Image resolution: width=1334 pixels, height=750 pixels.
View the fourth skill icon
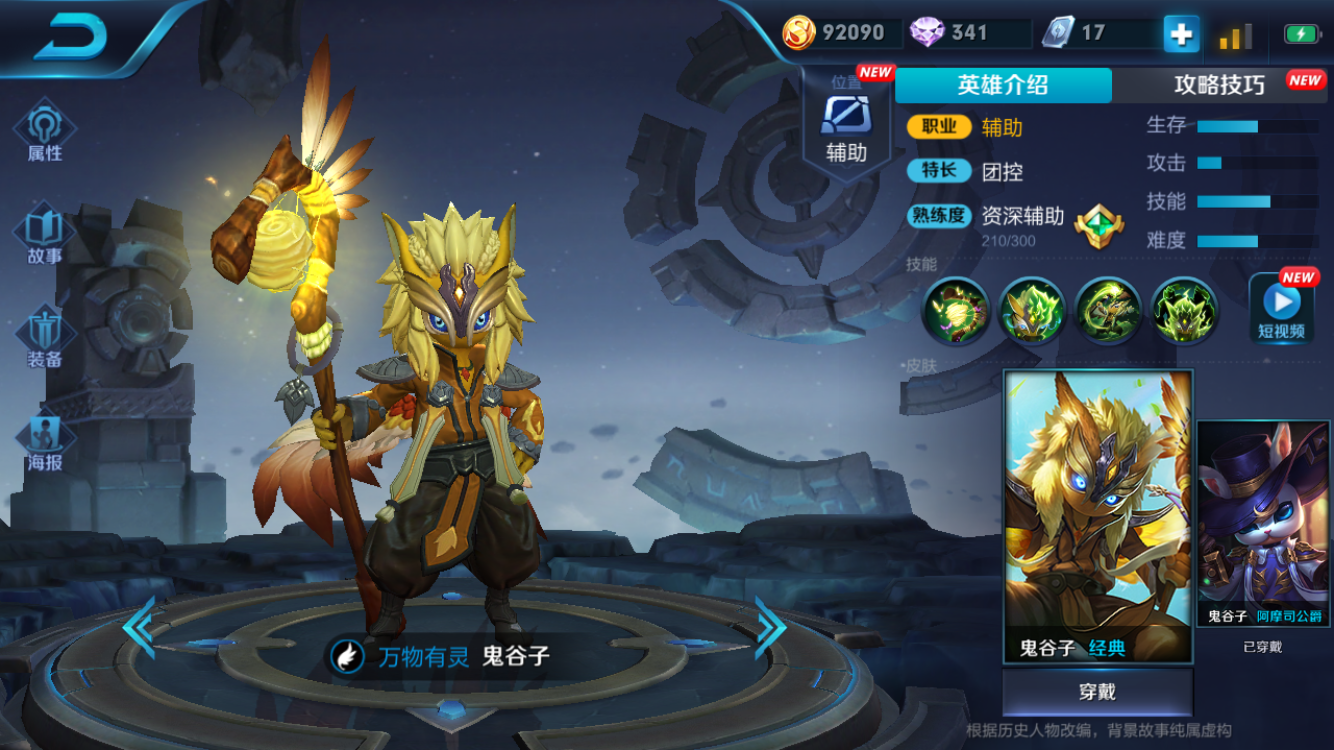pyautogui.click(x=1185, y=311)
